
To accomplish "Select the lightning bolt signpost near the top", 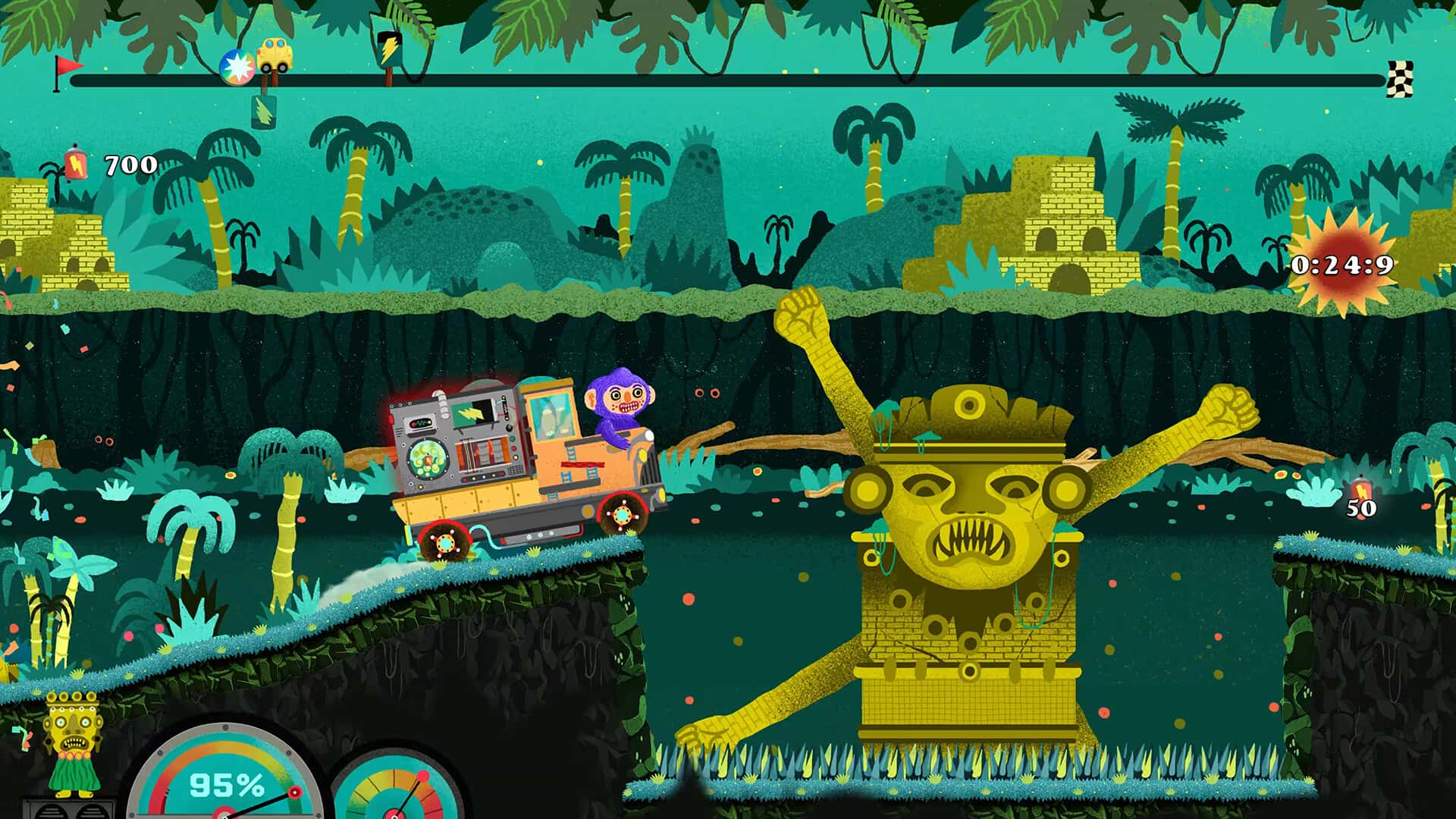I will 390,47.
